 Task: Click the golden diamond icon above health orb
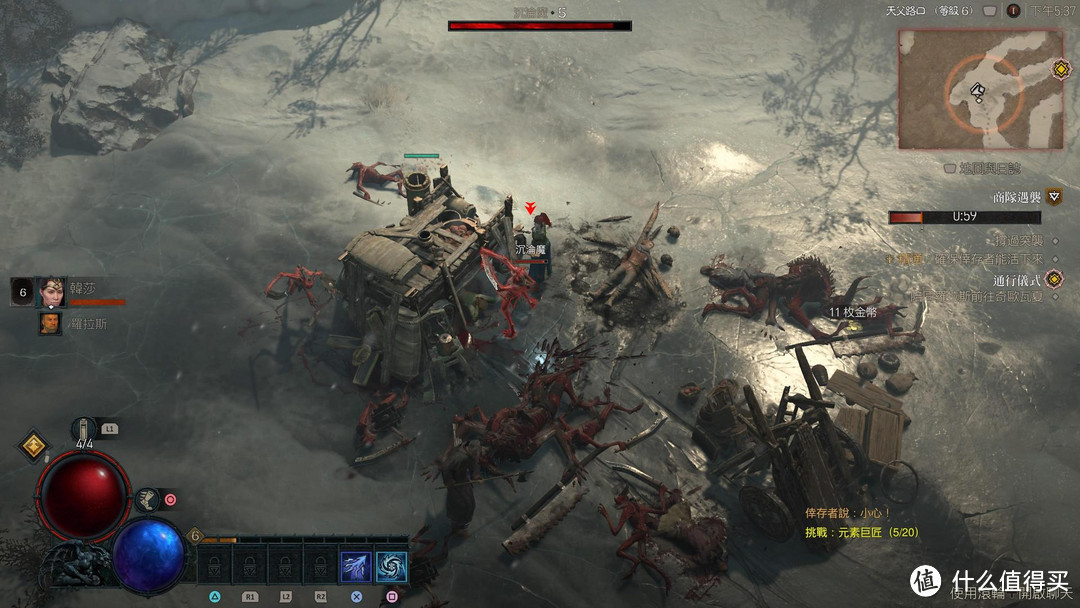pyautogui.click(x=33, y=446)
